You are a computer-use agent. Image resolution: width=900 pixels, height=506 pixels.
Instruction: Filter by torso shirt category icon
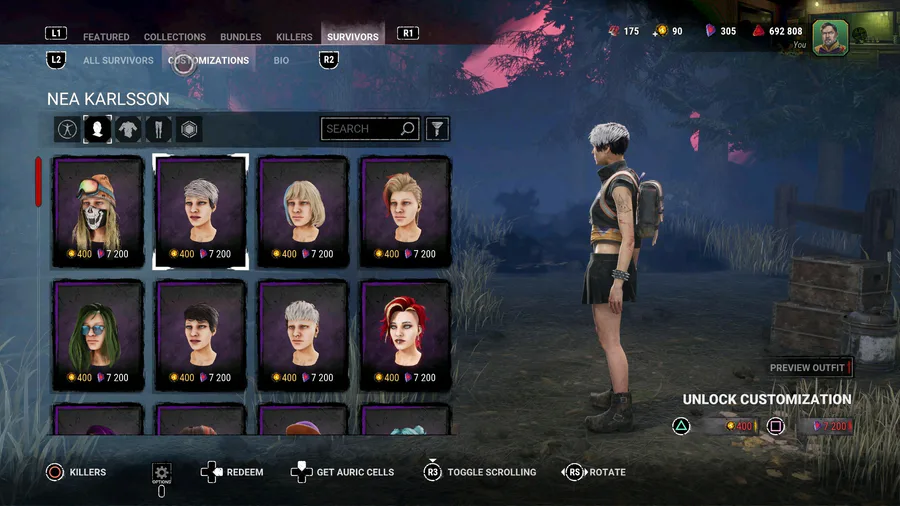(x=128, y=129)
